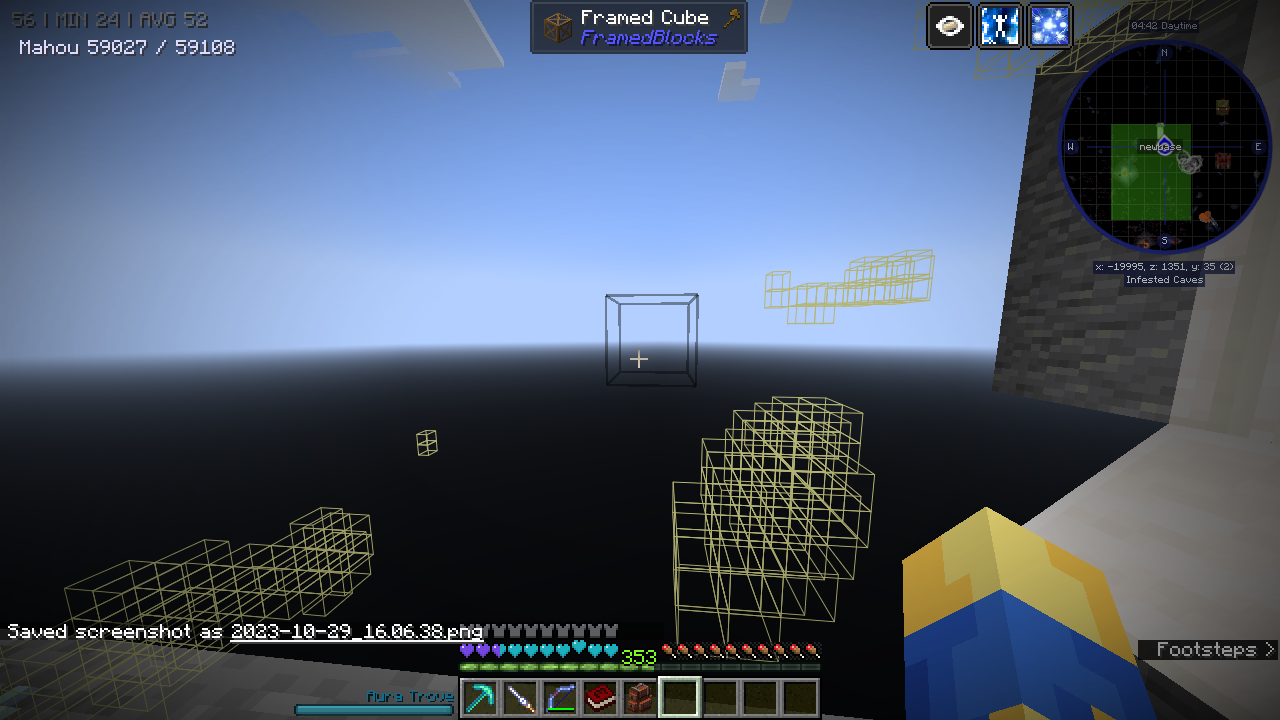Select the diamond pickaxe in the hotbar
Image resolution: width=1280 pixels, height=720 pixels.
point(478,697)
